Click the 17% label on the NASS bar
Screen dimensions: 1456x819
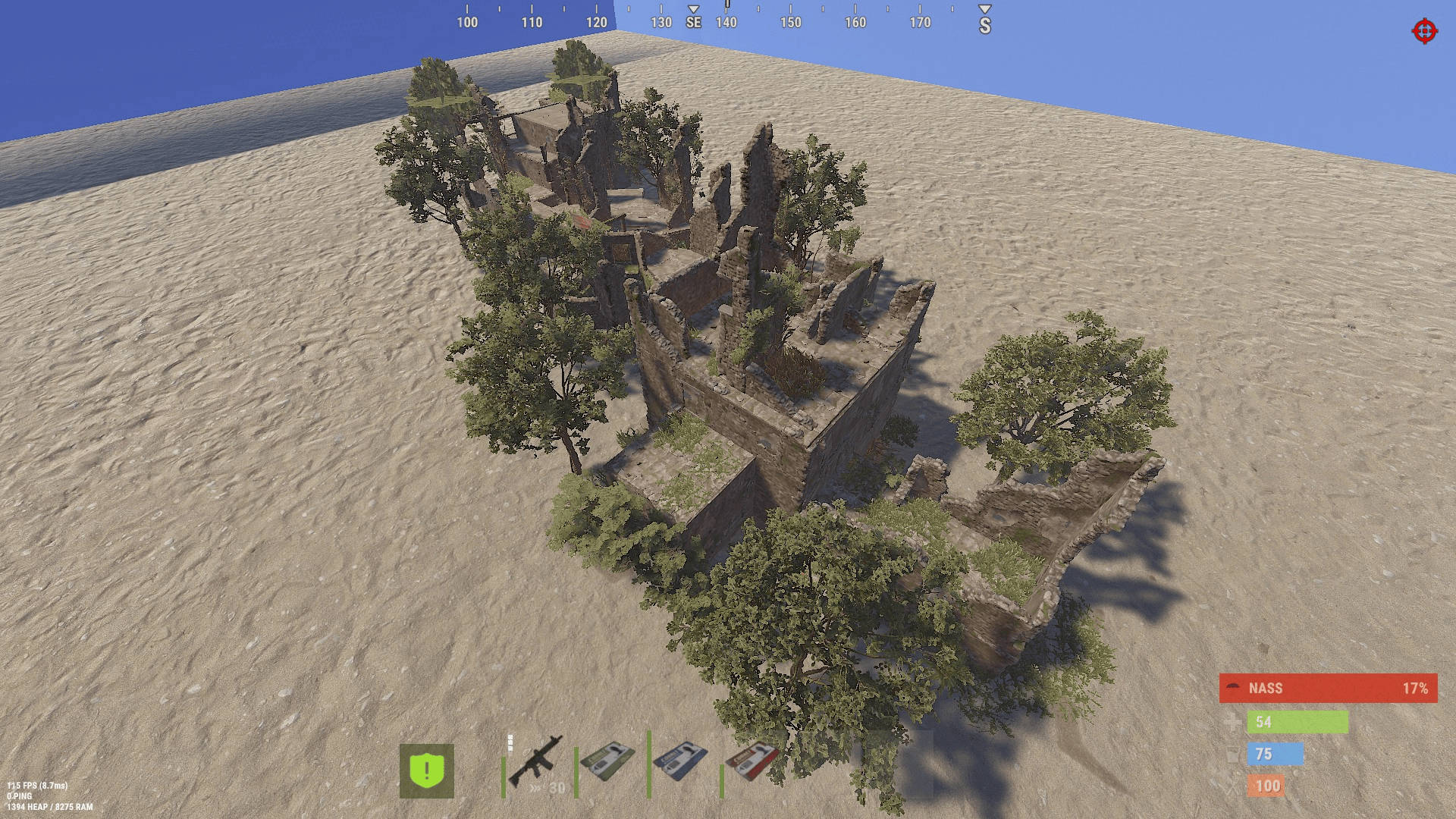tap(1417, 689)
